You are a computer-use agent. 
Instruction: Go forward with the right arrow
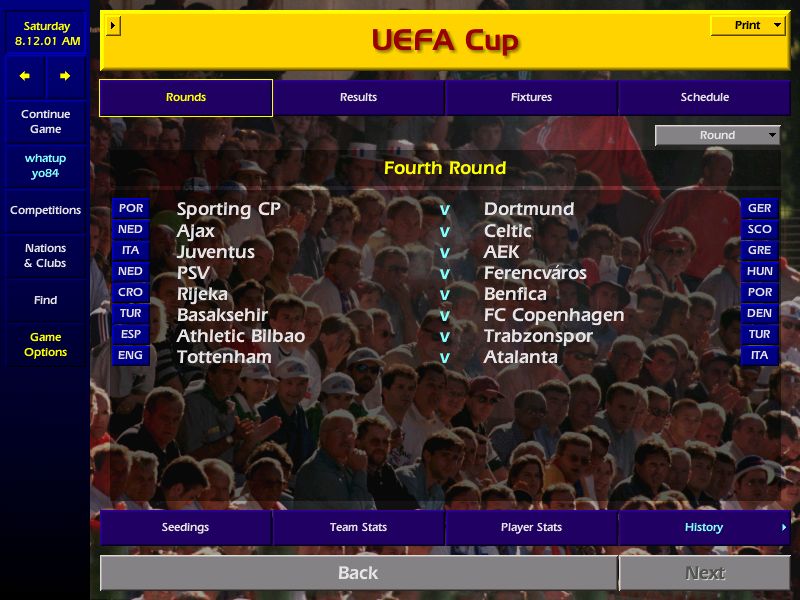[x=65, y=76]
